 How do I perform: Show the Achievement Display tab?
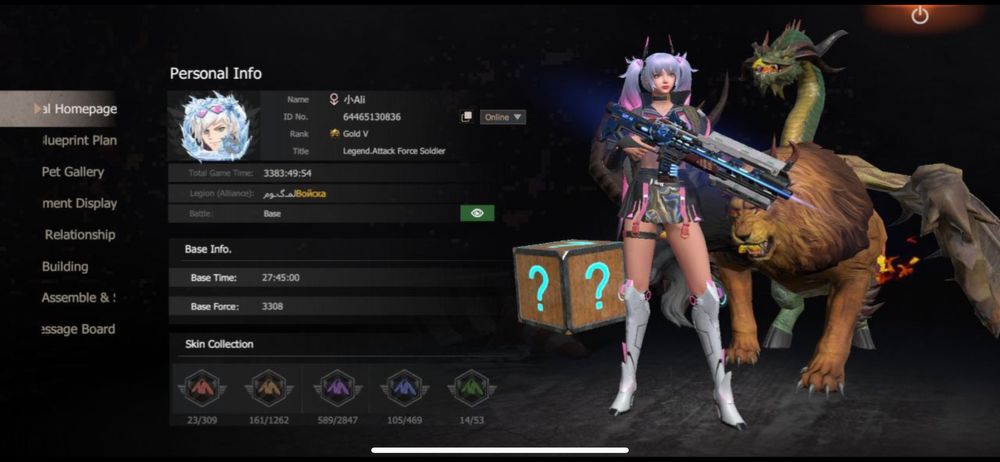coord(80,203)
